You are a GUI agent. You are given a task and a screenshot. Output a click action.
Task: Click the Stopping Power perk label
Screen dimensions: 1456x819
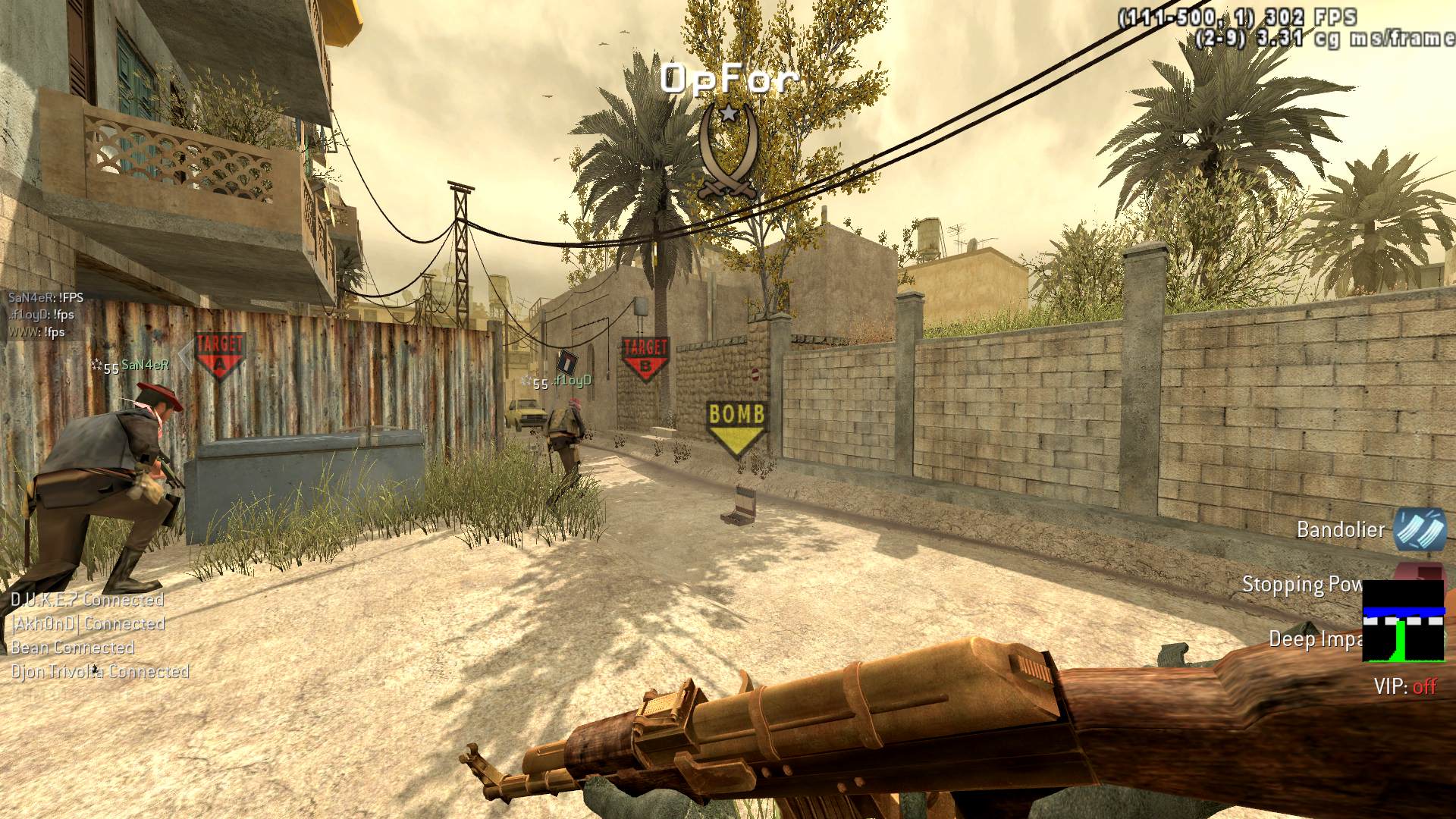pyautogui.click(x=1302, y=585)
